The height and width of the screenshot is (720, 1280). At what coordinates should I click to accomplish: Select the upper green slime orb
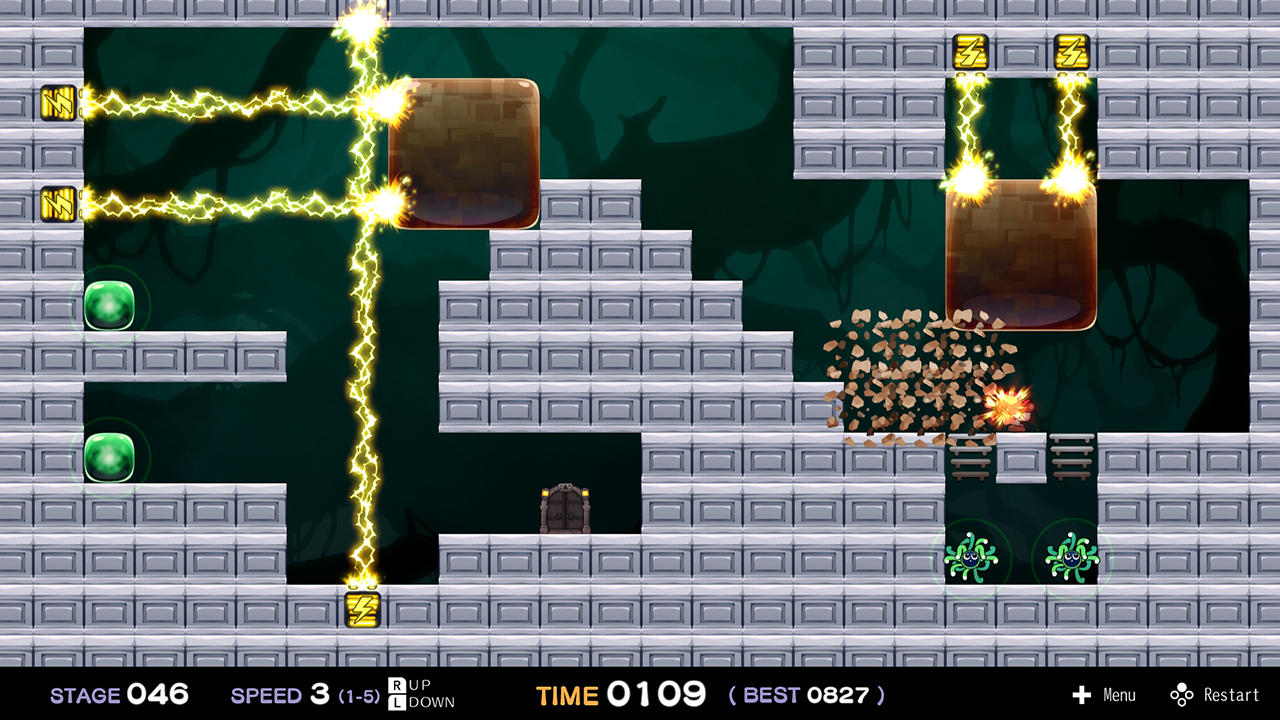click(x=110, y=305)
